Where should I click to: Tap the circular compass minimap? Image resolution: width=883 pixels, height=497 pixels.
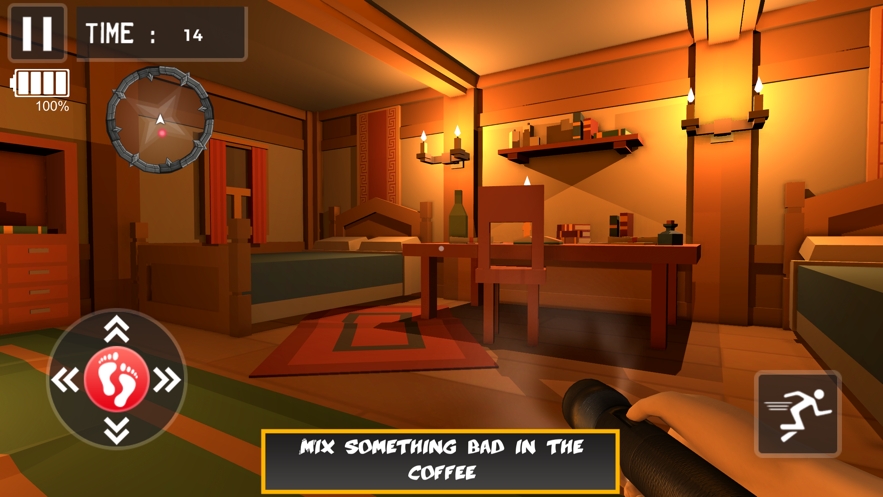pyautogui.click(x=160, y=120)
